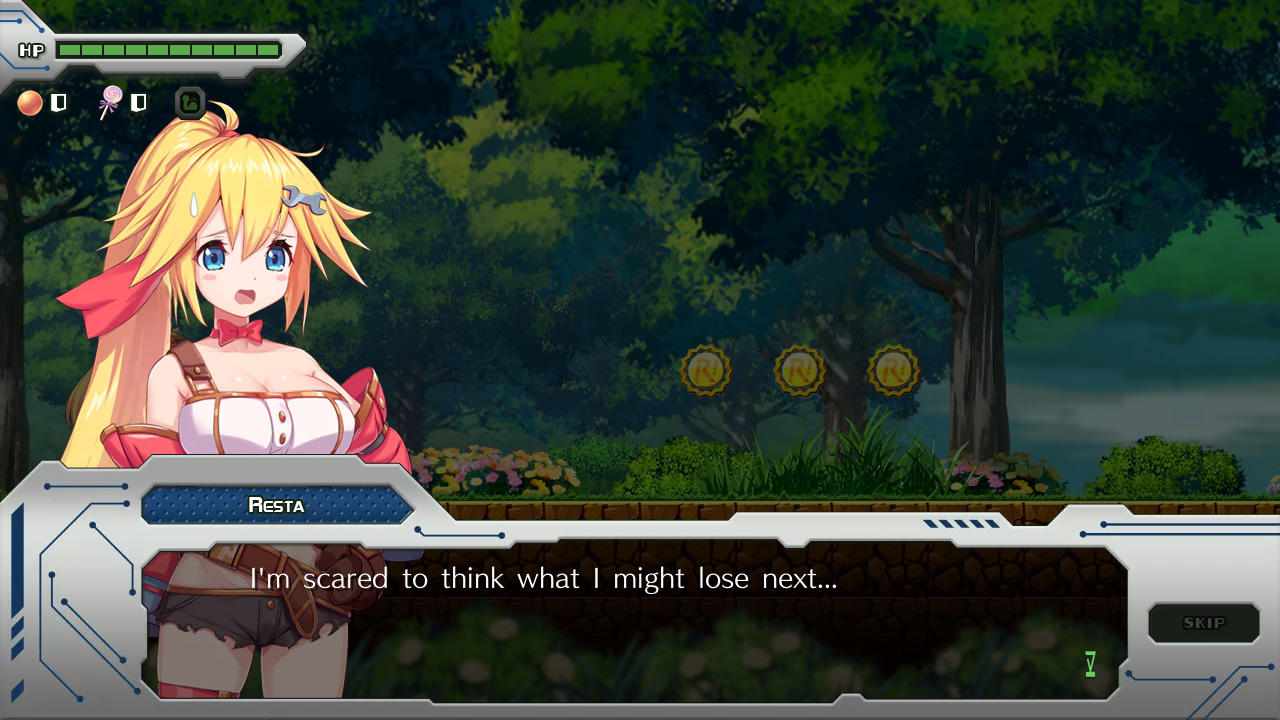Advance dialogue via the green arrow indicator
This screenshot has width=1280, height=720.
coord(1090,664)
